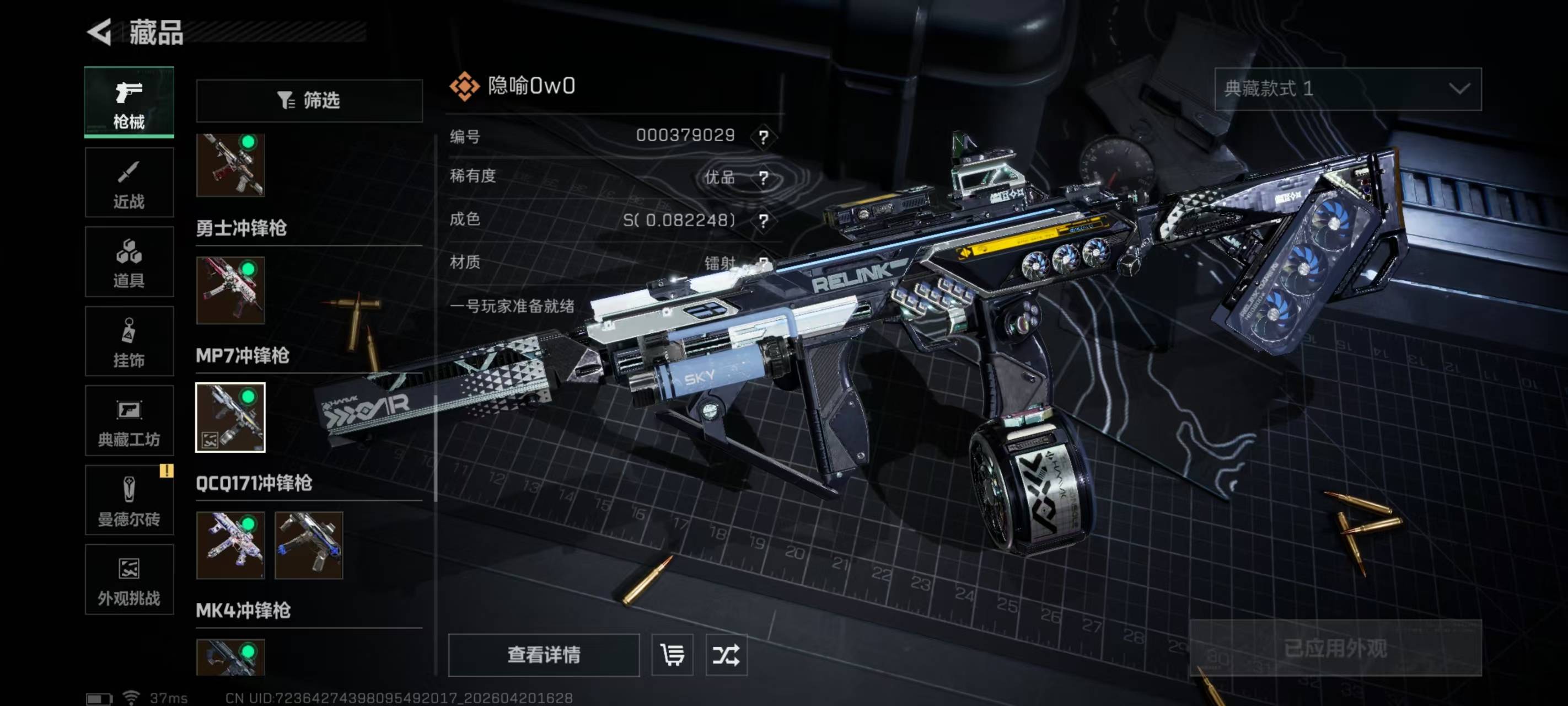This screenshot has height=706, width=1568.
Task: Open the 筛选 filter button
Action: pyautogui.click(x=309, y=100)
